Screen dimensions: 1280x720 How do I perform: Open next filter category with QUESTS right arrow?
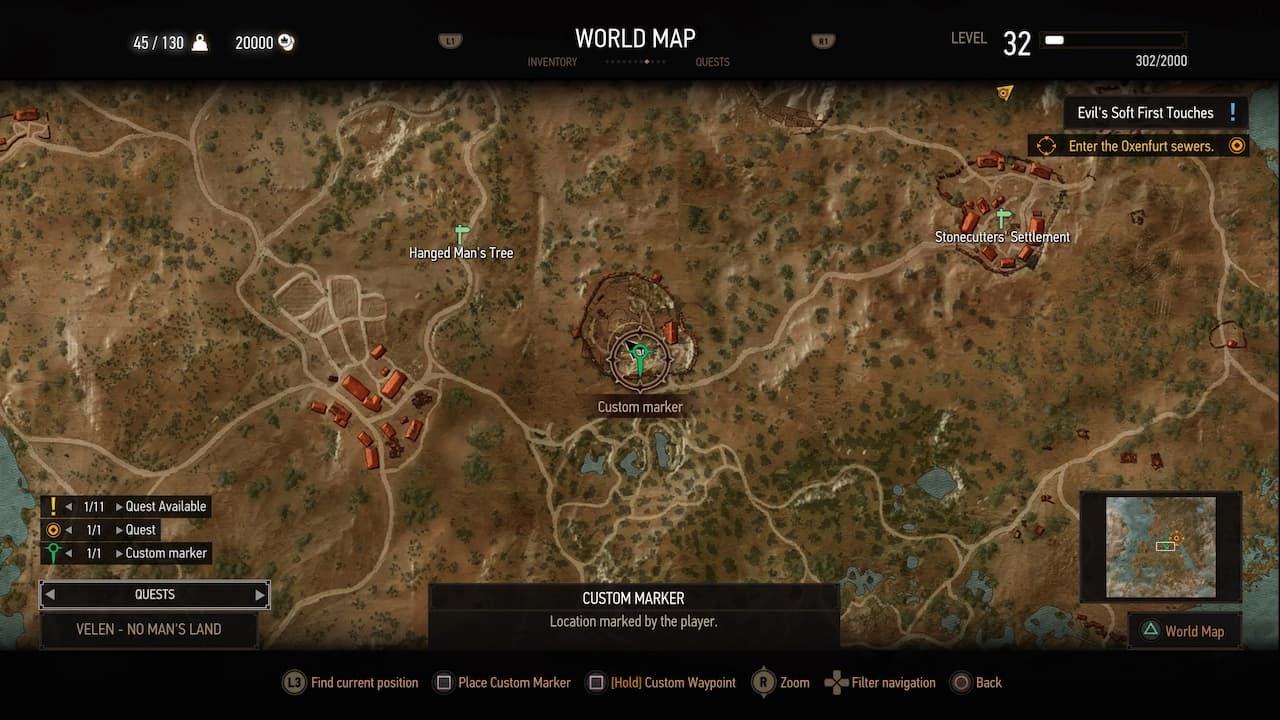tap(259, 594)
